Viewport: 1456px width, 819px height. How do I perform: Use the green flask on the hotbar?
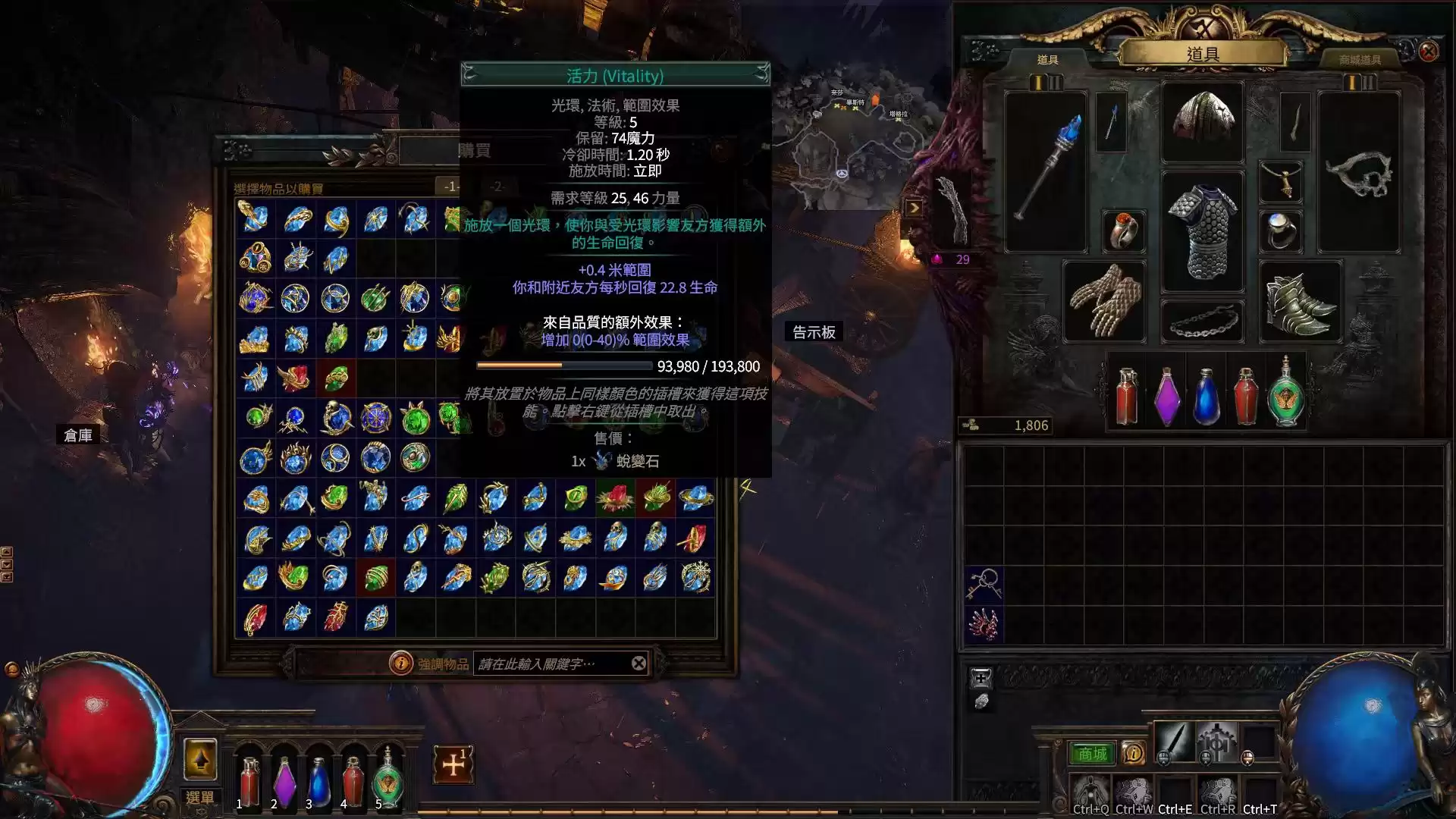point(388,777)
